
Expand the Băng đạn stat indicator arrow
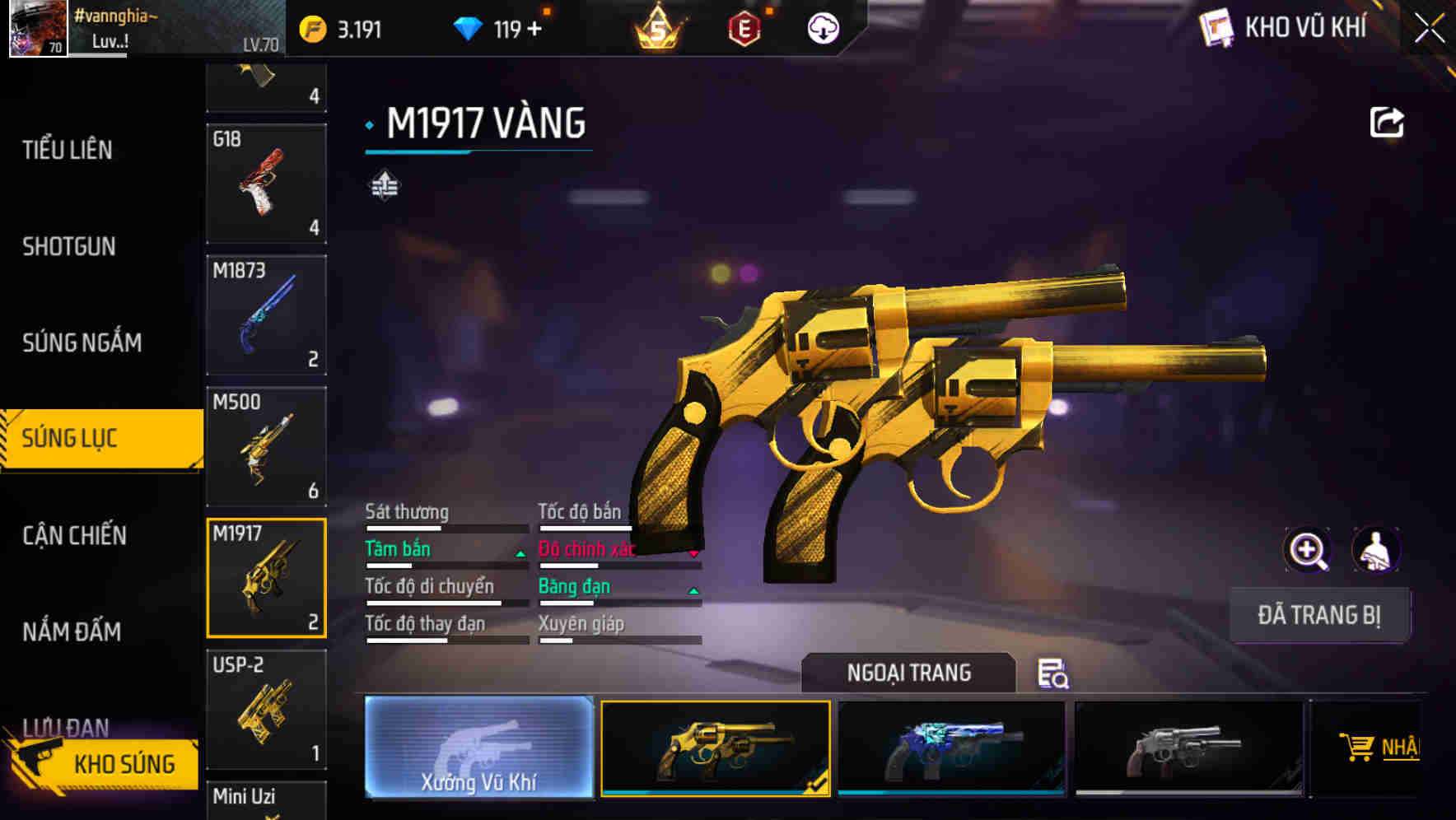pyautogui.click(x=694, y=589)
